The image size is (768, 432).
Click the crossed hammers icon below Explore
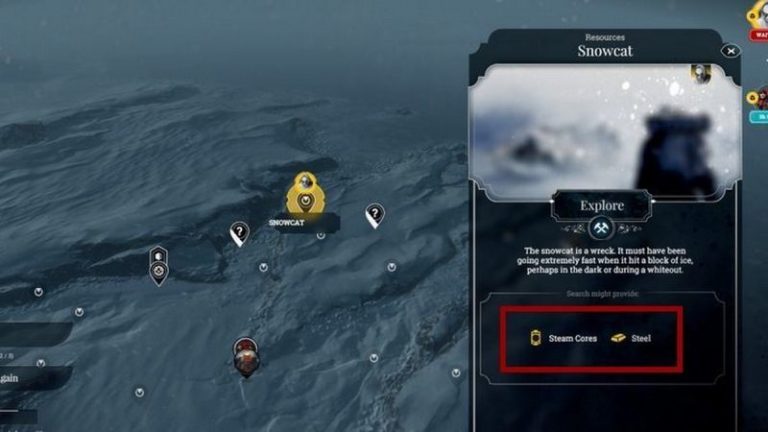click(x=600, y=229)
